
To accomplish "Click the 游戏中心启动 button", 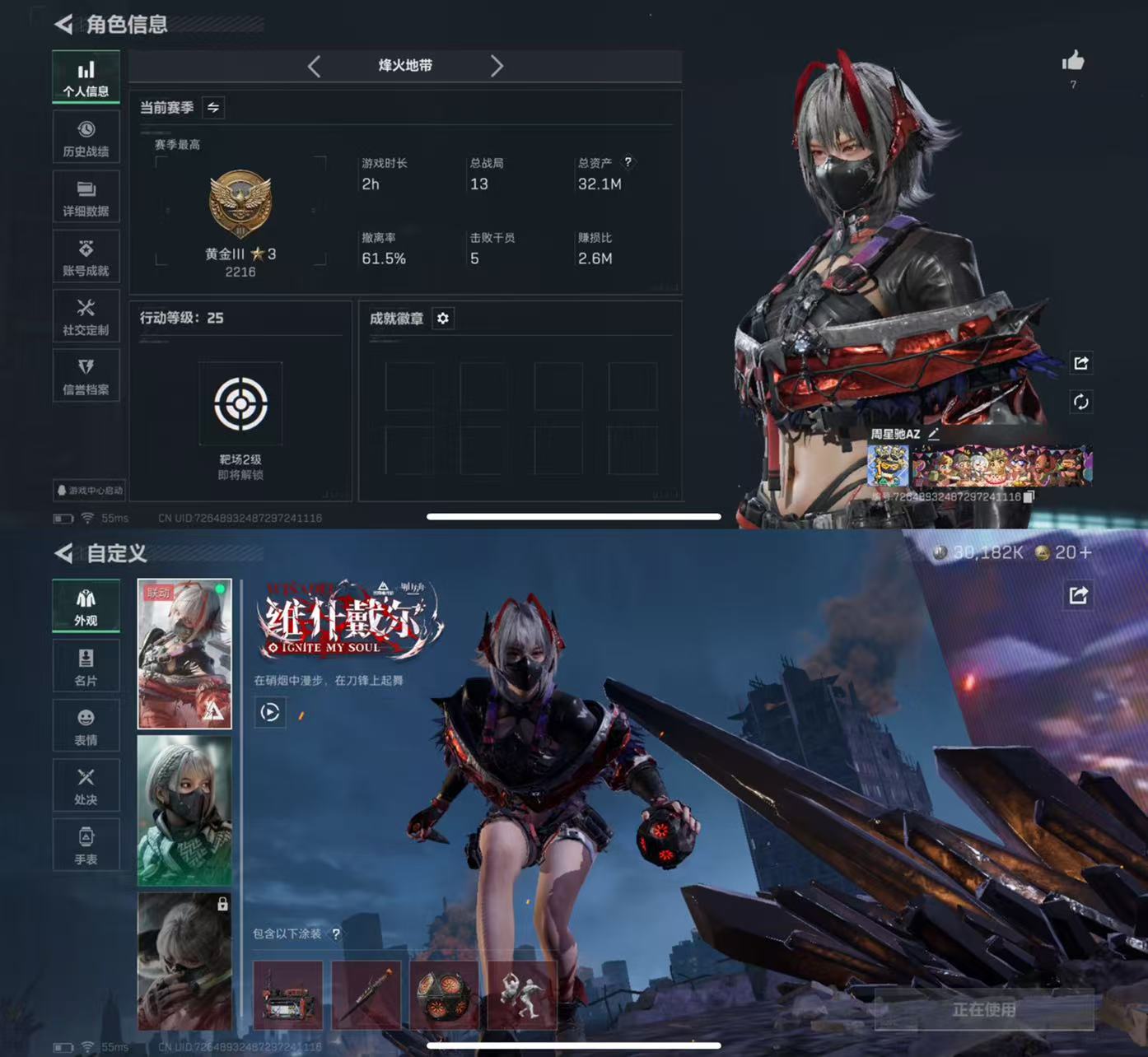I will [89, 491].
